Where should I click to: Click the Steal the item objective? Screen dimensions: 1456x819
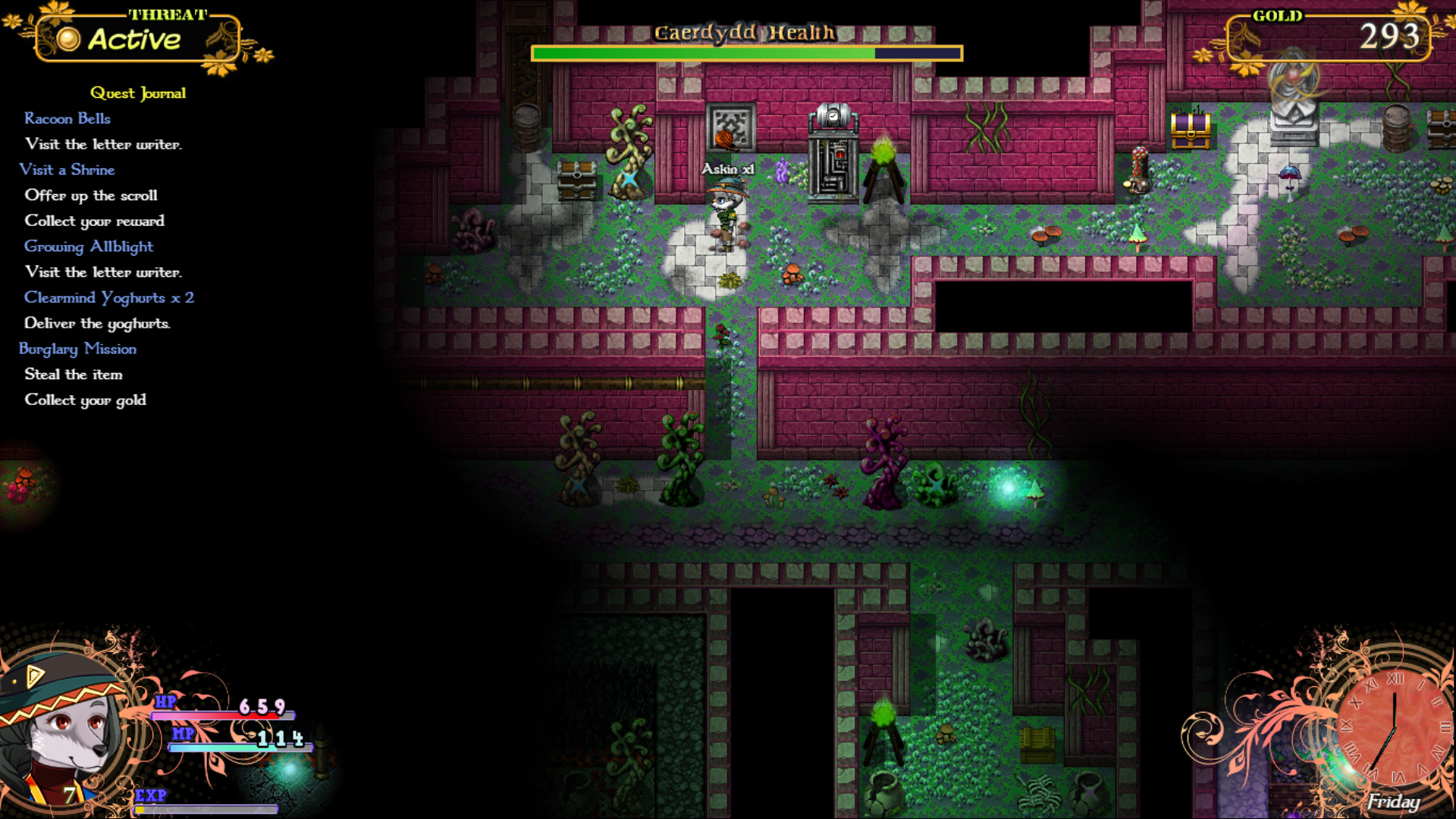pos(74,374)
